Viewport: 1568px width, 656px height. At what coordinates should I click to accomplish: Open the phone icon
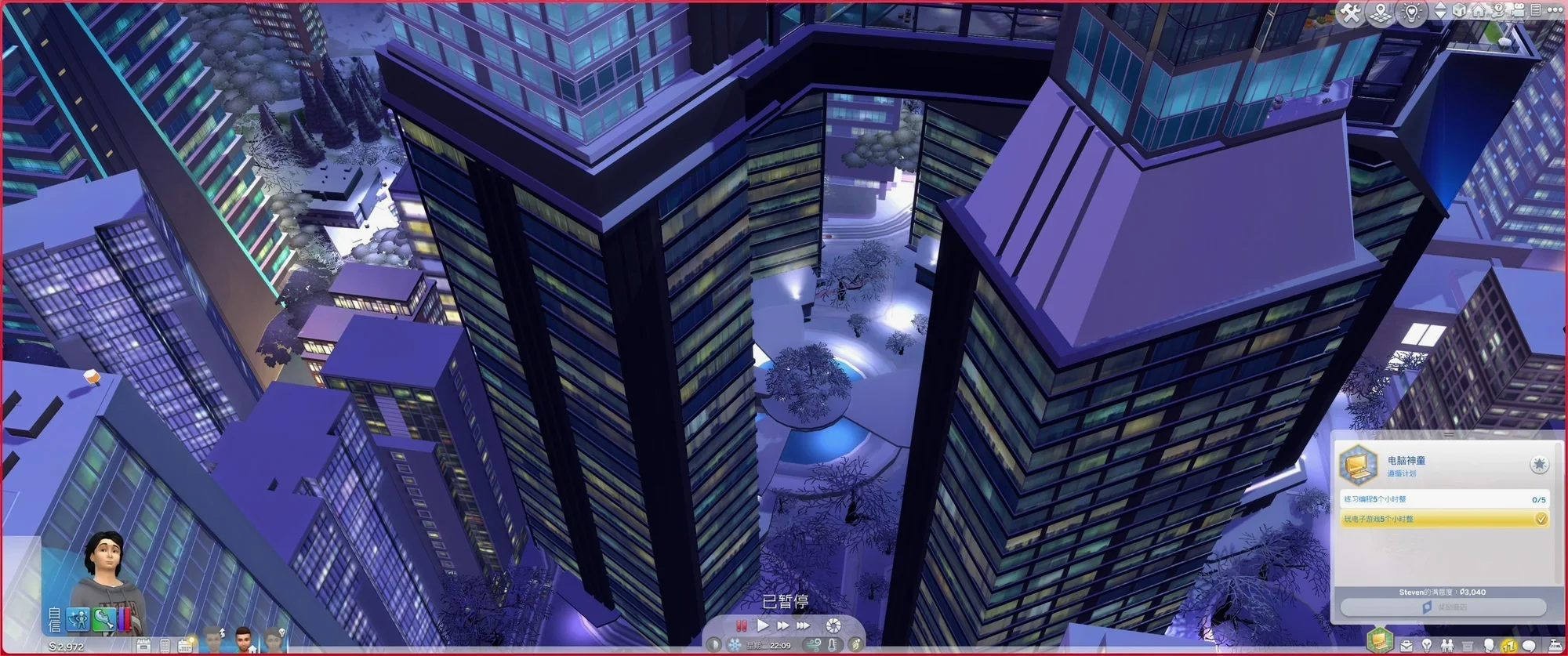[165, 646]
